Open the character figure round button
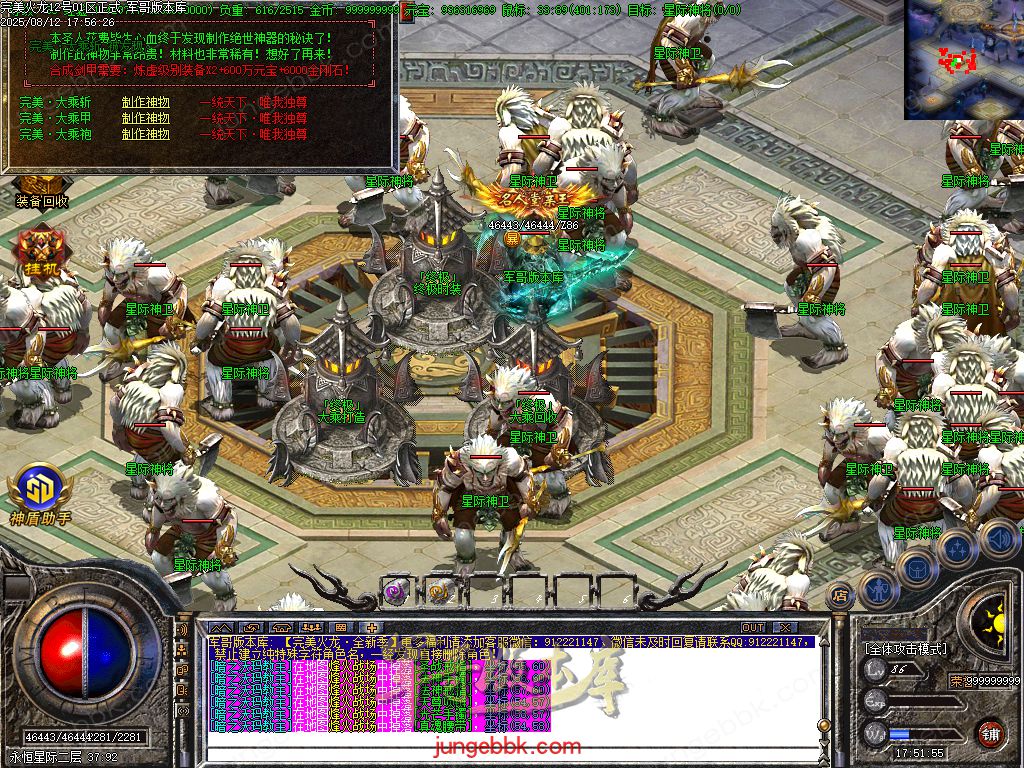1024x768 pixels. (x=877, y=590)
